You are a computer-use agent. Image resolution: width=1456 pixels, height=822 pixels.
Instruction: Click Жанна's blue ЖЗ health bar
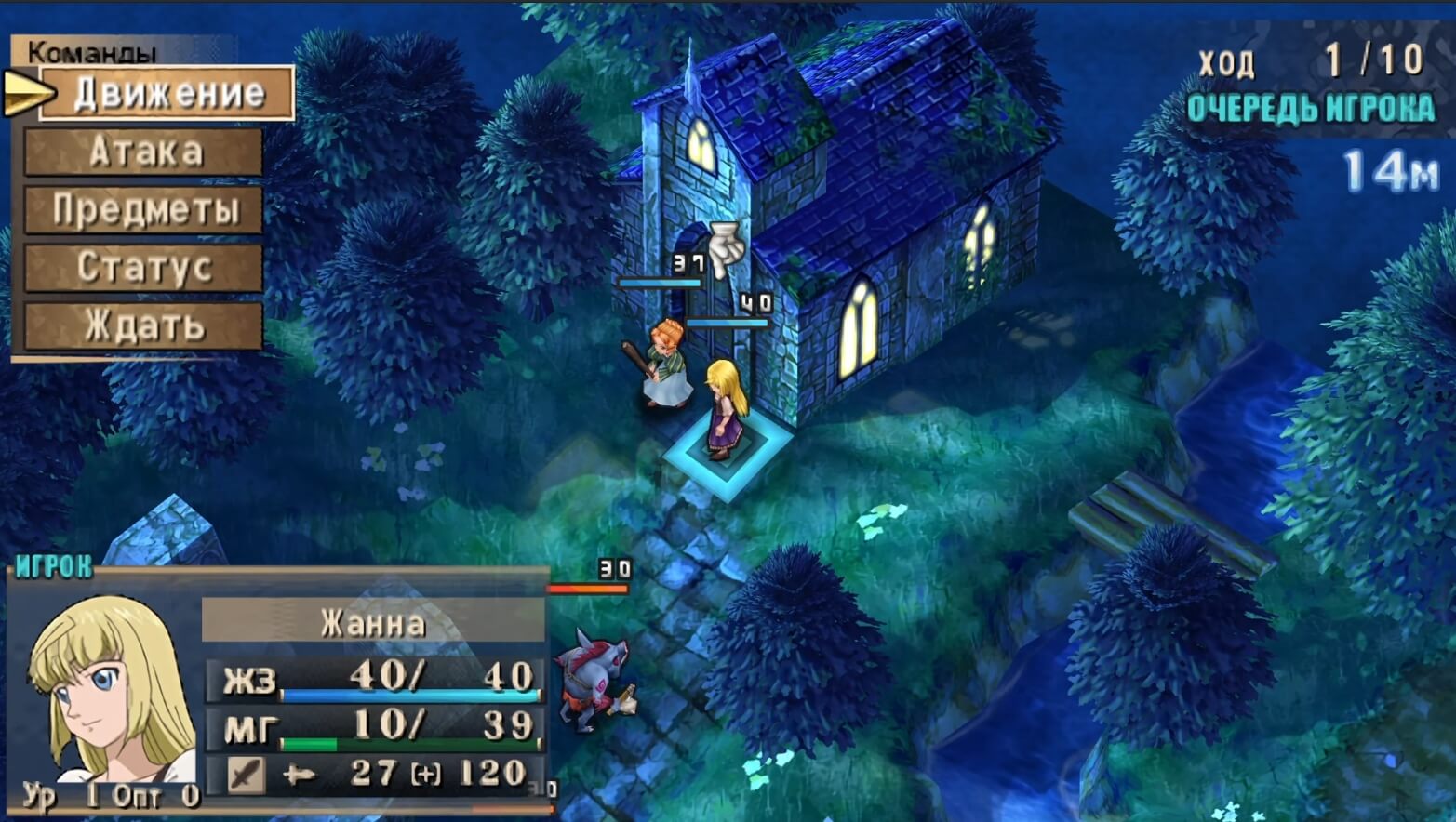407,692
